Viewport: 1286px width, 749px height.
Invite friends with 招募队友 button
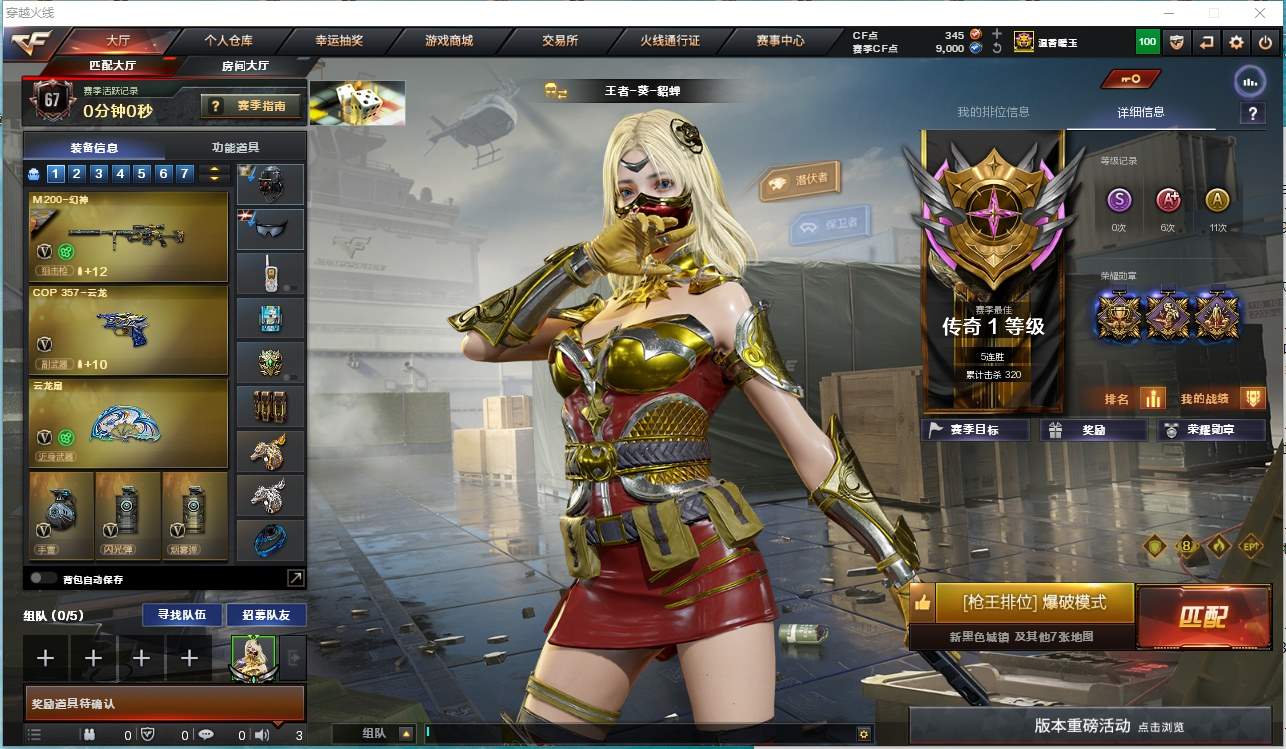(x=266, y=614)
